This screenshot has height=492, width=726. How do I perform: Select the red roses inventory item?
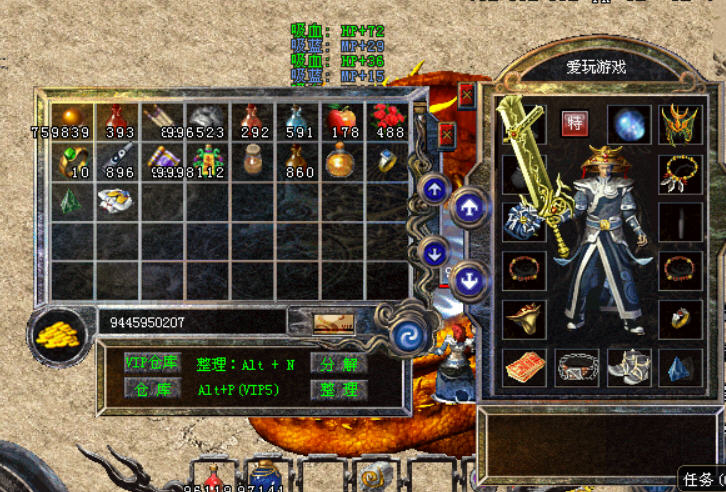point(388,120)
